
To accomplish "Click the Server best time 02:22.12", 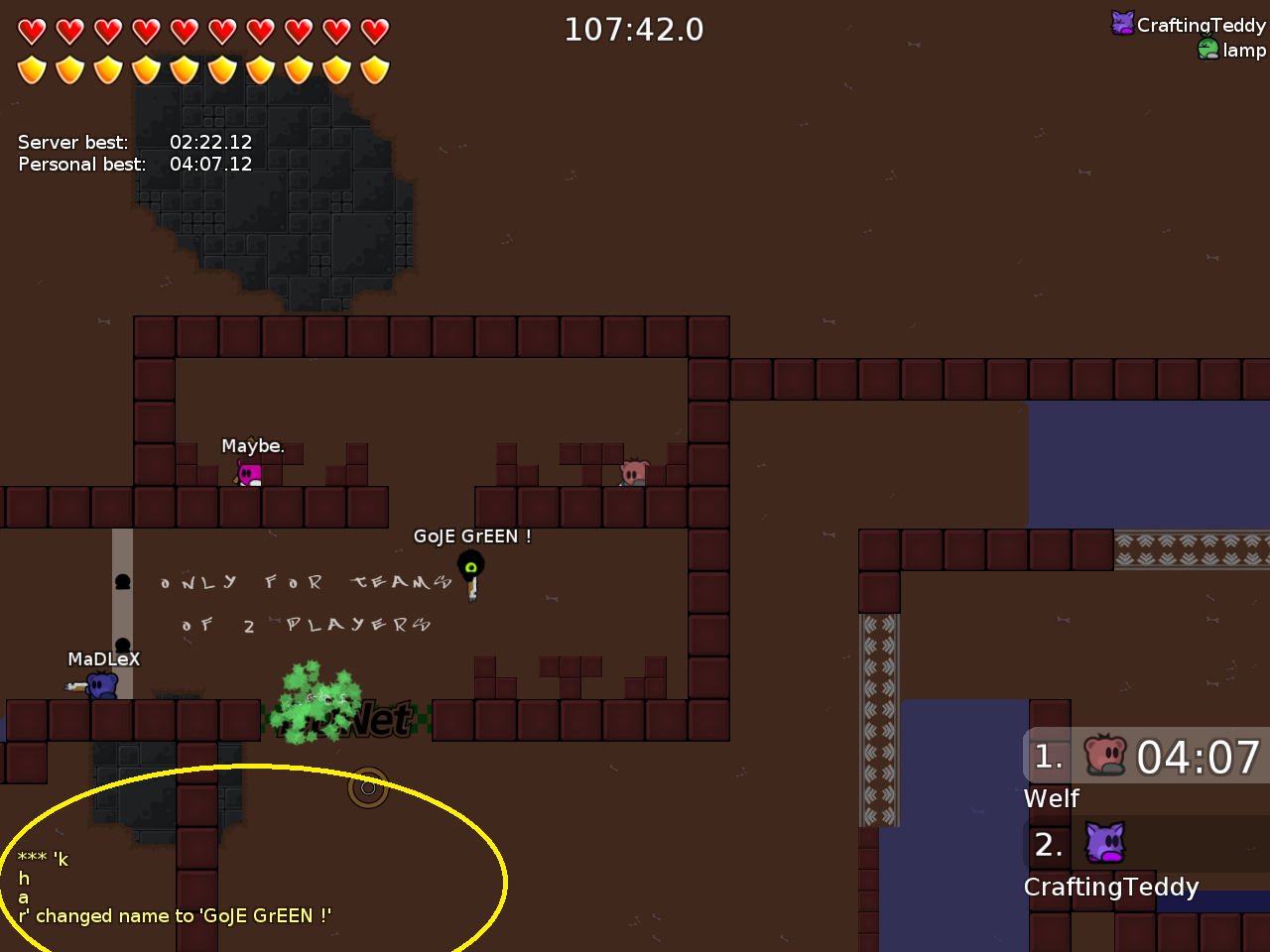I will 210,142.
